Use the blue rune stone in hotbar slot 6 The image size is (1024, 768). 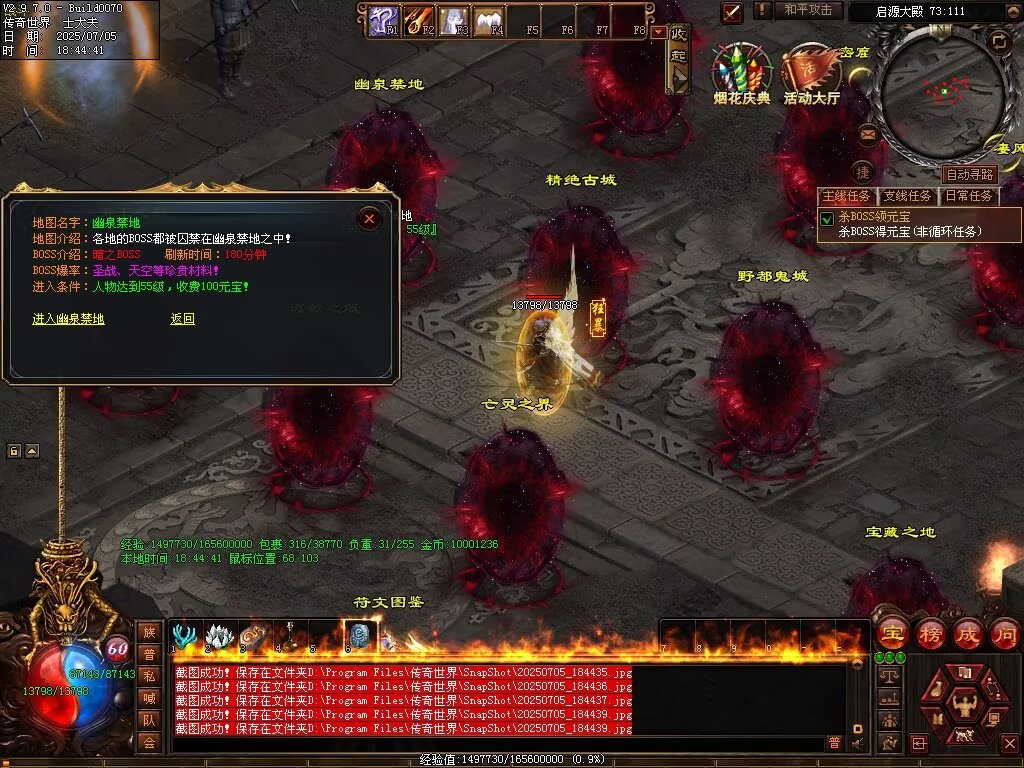359,636
